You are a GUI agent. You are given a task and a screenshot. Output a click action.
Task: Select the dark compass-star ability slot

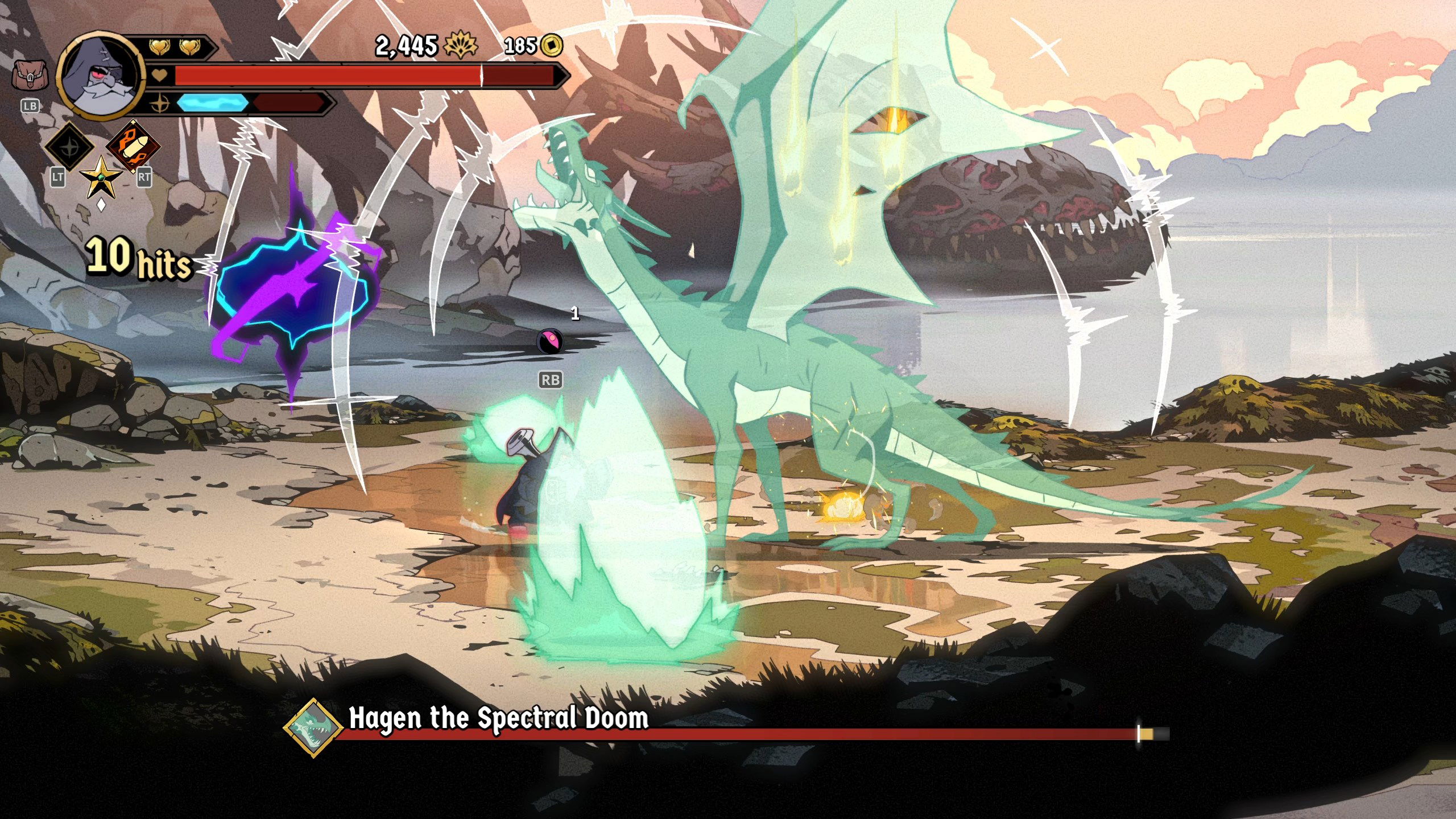pyautogui.click(x=69, y=146)
